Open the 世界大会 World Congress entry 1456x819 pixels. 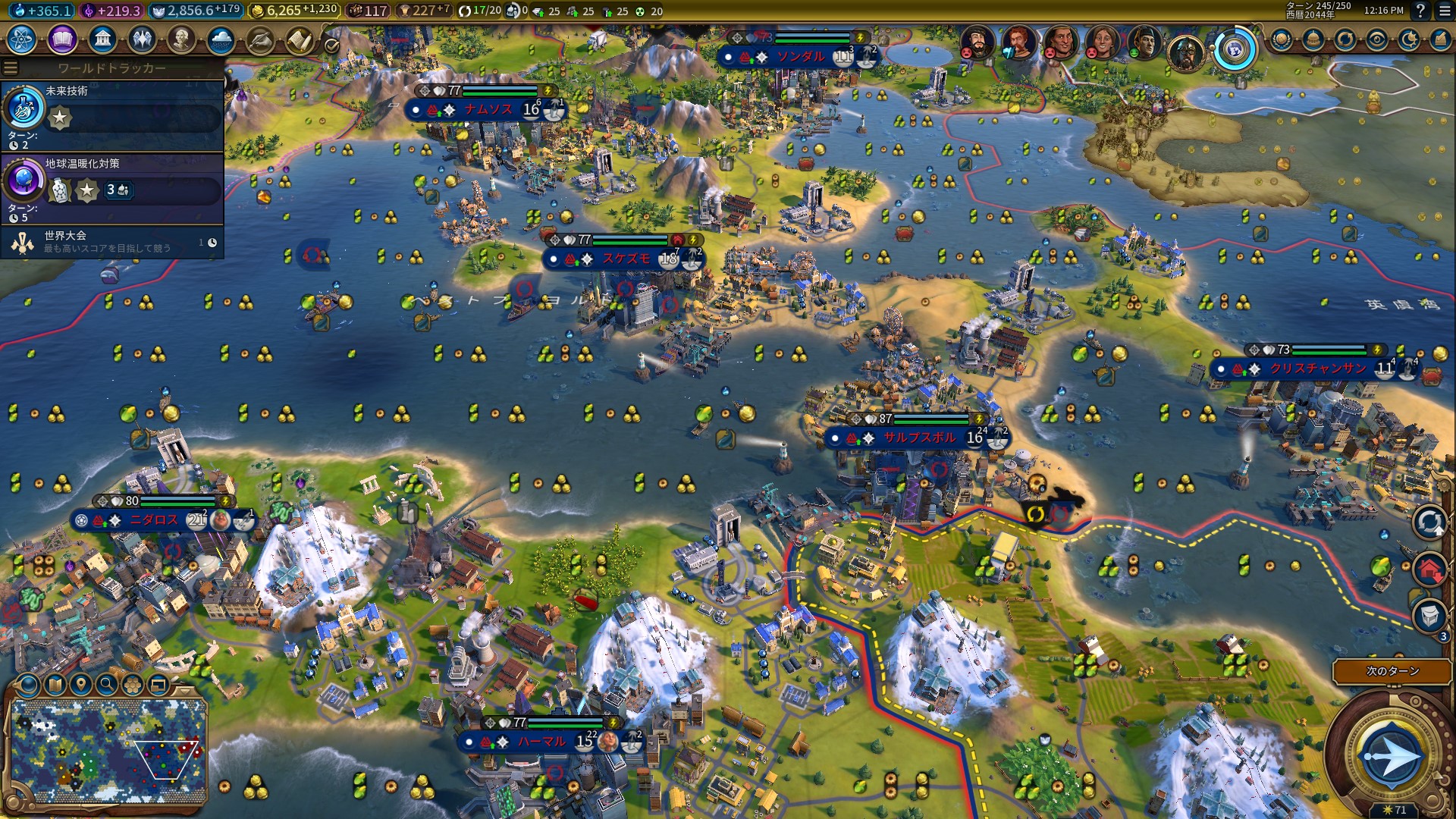coord(114,242)
